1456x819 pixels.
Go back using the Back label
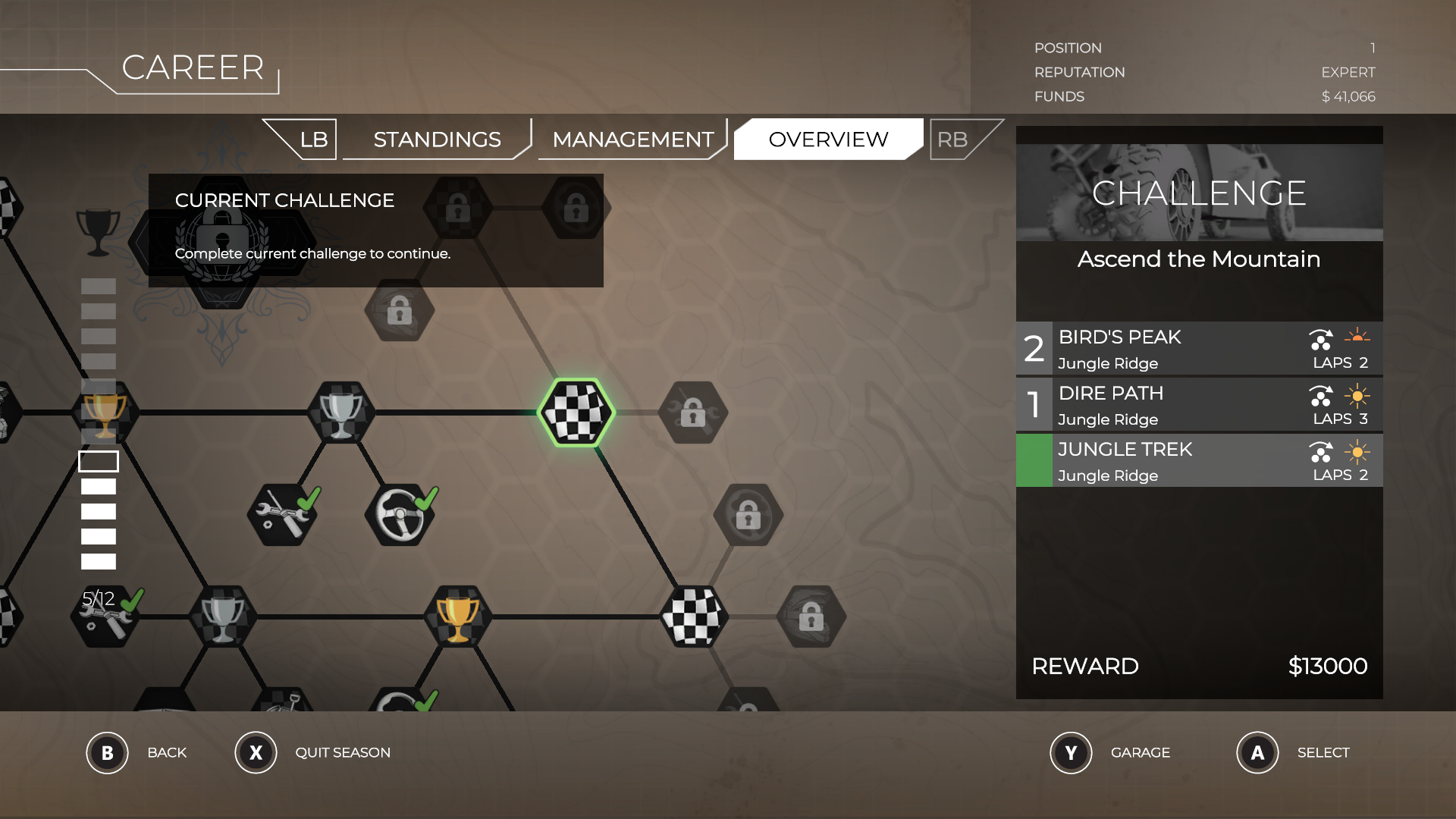[x=167, y=753]
